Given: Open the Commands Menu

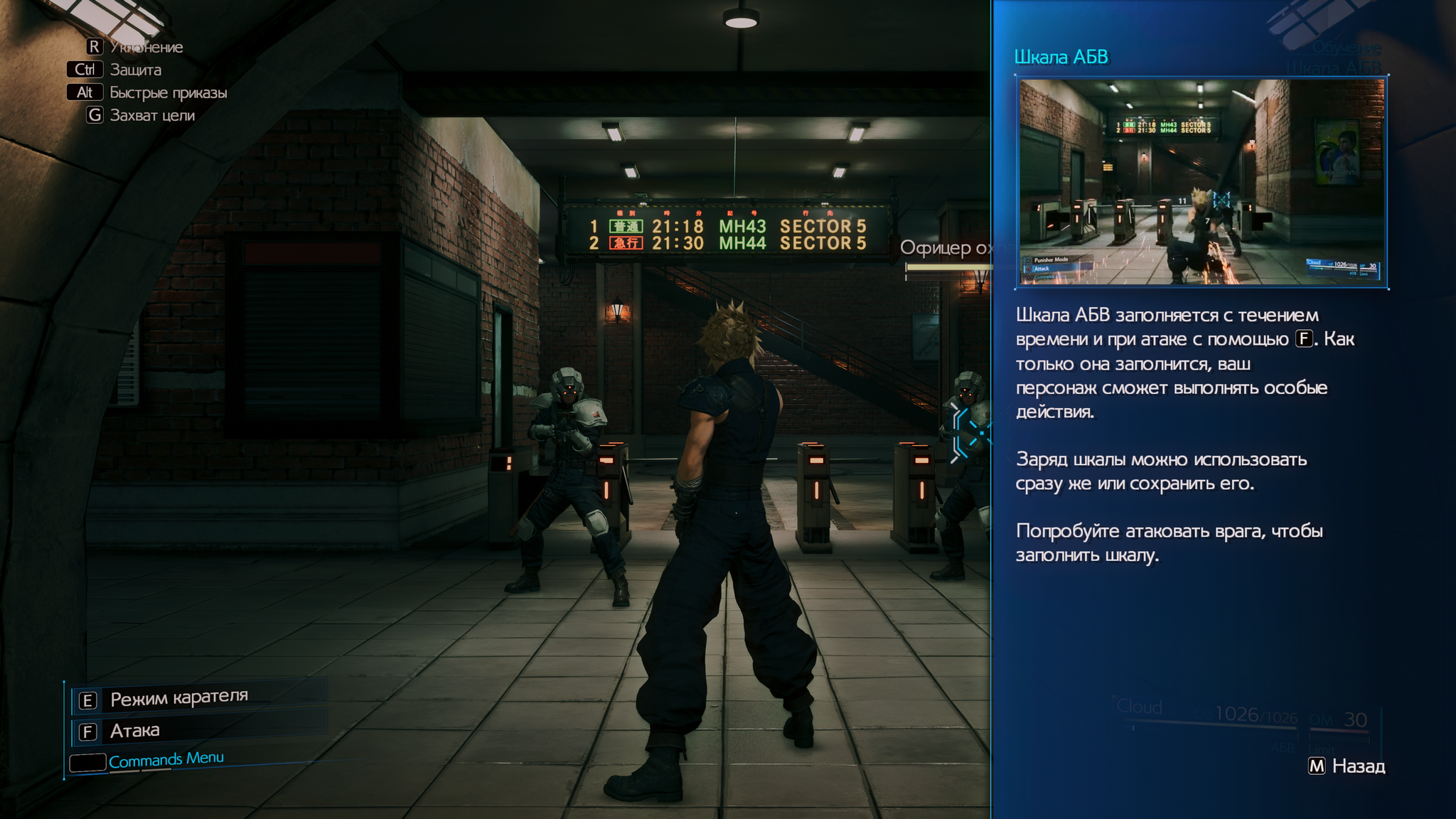Looking at the screenshot, I should click(x=165, y=761).
